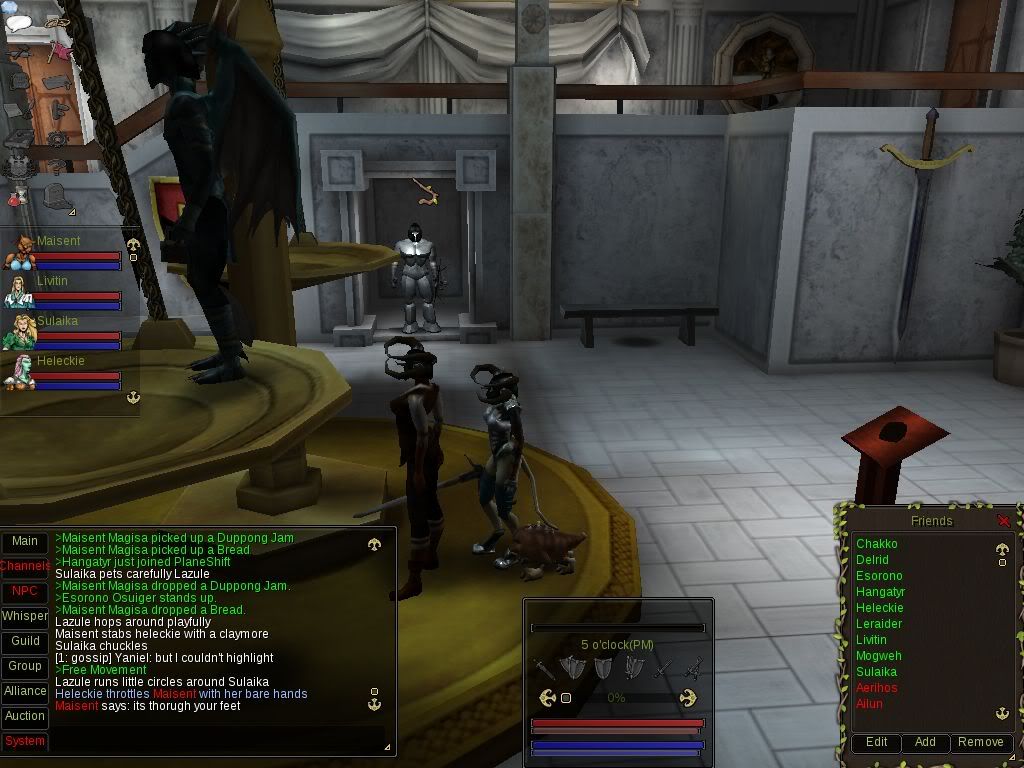Show the Whisper chat tab
The width and height of the screenshot is (1024, 768).
pos(25,616)
